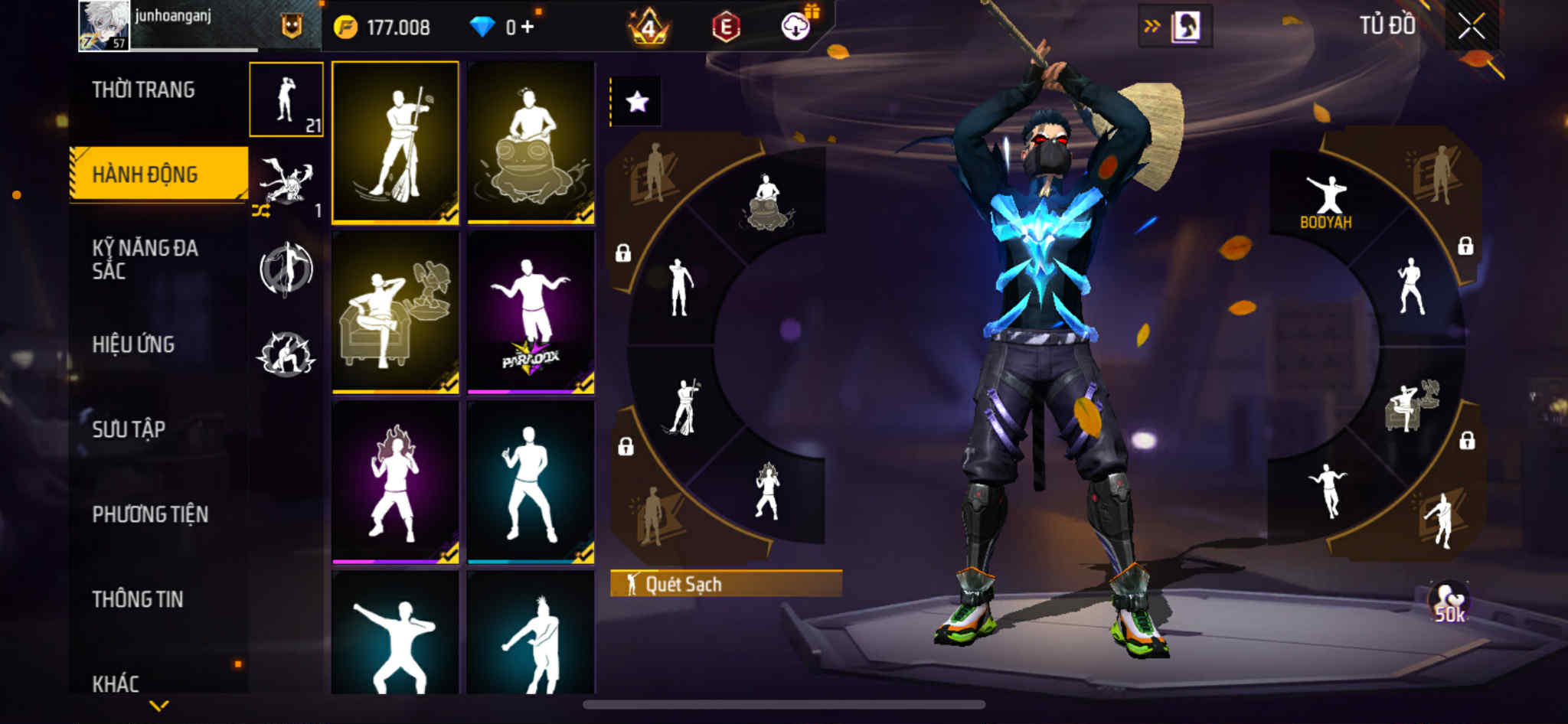The height and width of the screenshot is (724, 1568).
Task: Show the Thông Tin section
Action: (x=138, y=599)
